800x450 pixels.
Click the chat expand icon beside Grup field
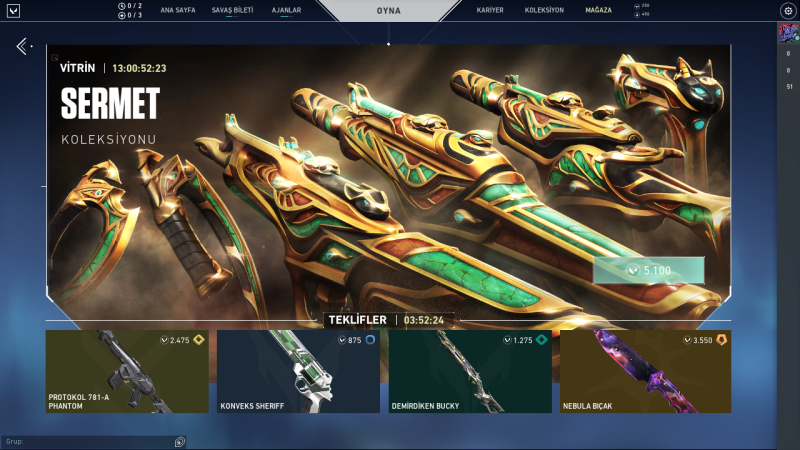coord(180,441)
